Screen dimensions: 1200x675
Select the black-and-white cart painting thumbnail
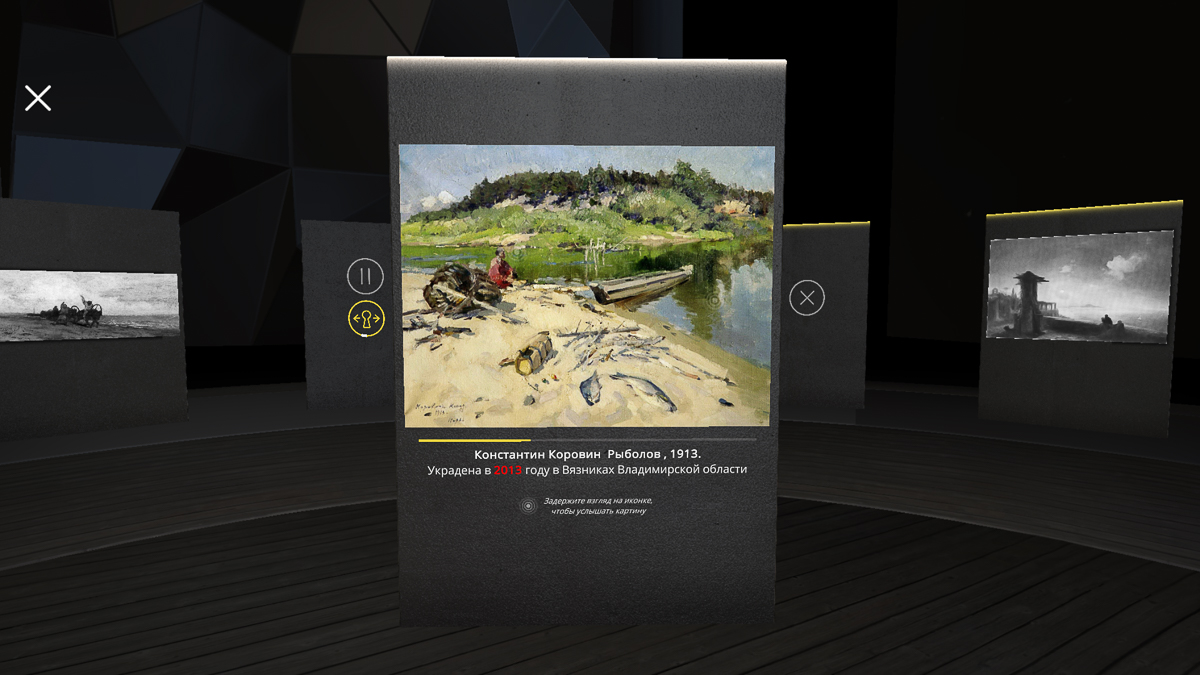[90, 305]
